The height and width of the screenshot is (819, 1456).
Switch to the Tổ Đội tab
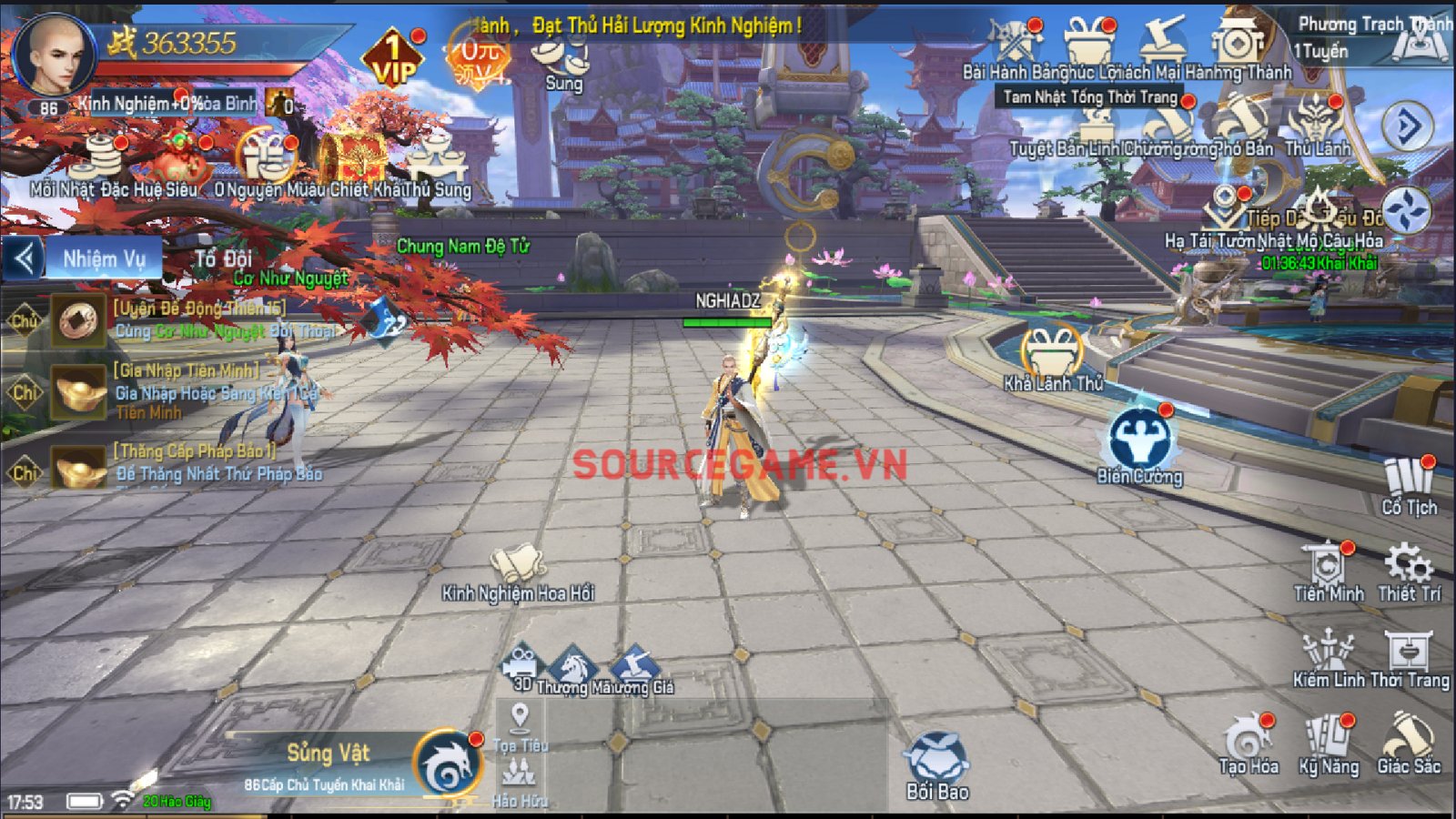click(223, 259)
